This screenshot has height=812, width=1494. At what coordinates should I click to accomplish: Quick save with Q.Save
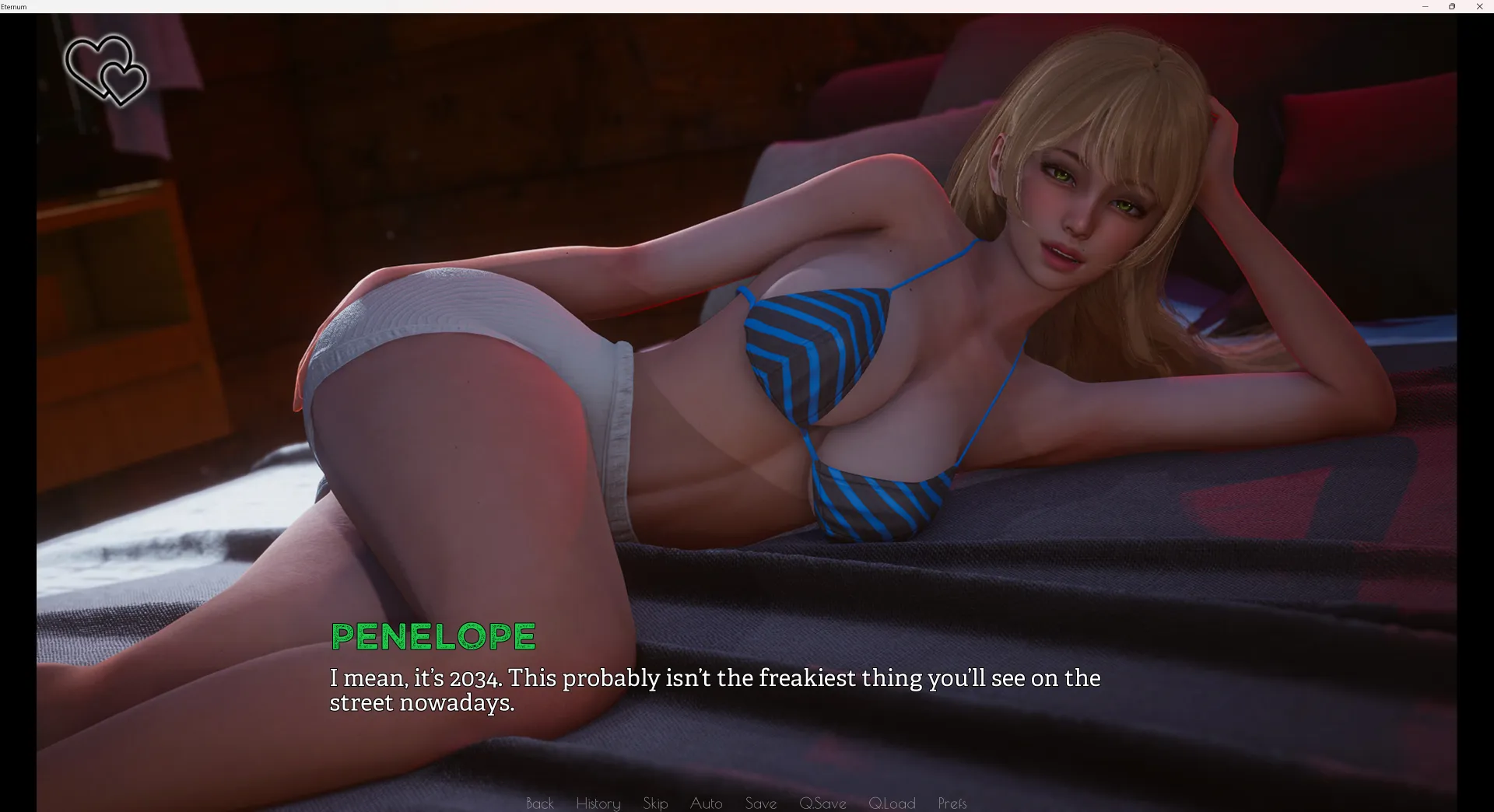coord(822,803)
